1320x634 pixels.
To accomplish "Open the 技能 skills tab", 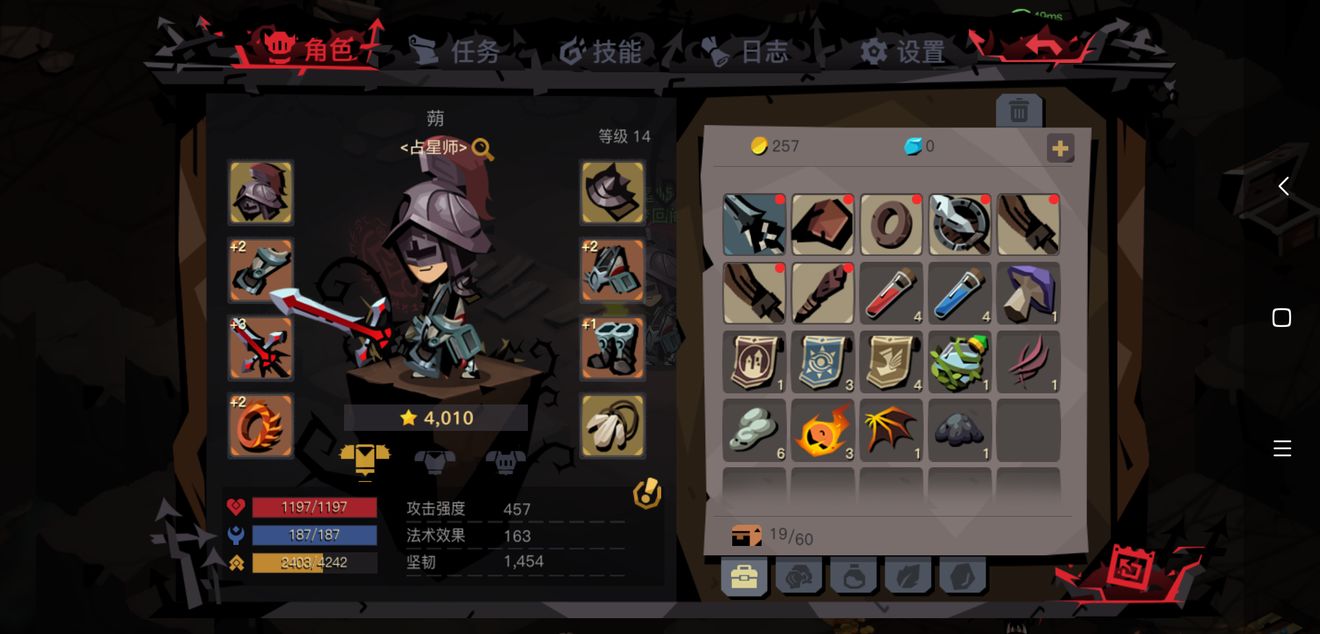I will pyautogui.click(x=601, y=51).
